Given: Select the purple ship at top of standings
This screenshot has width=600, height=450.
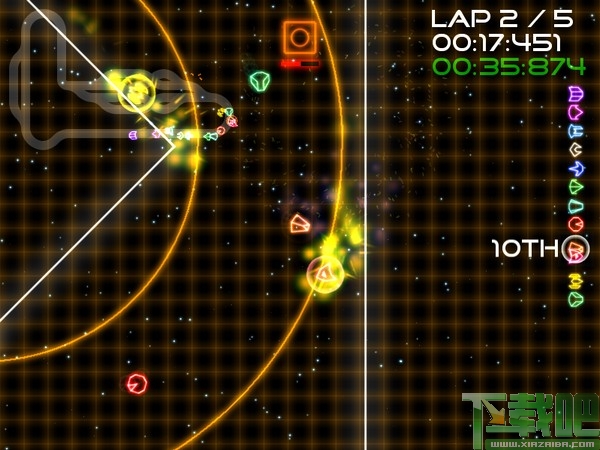Looking at the screenshot, I should click(x=576, y=94).
